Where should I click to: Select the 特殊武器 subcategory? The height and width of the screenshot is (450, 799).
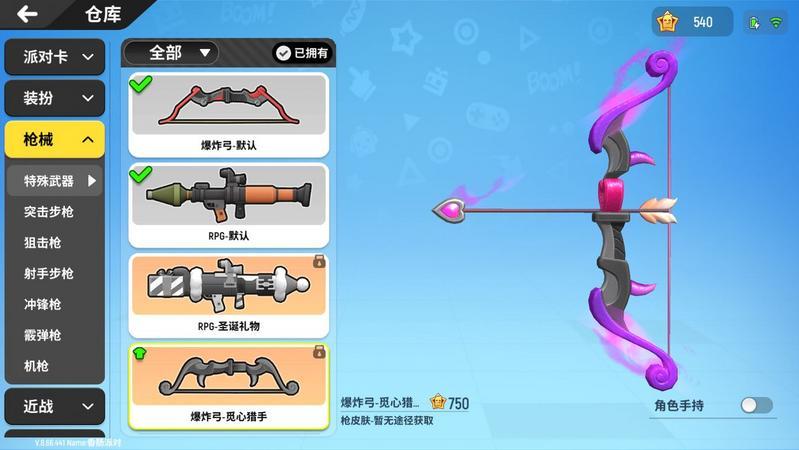tap(55, 181)
